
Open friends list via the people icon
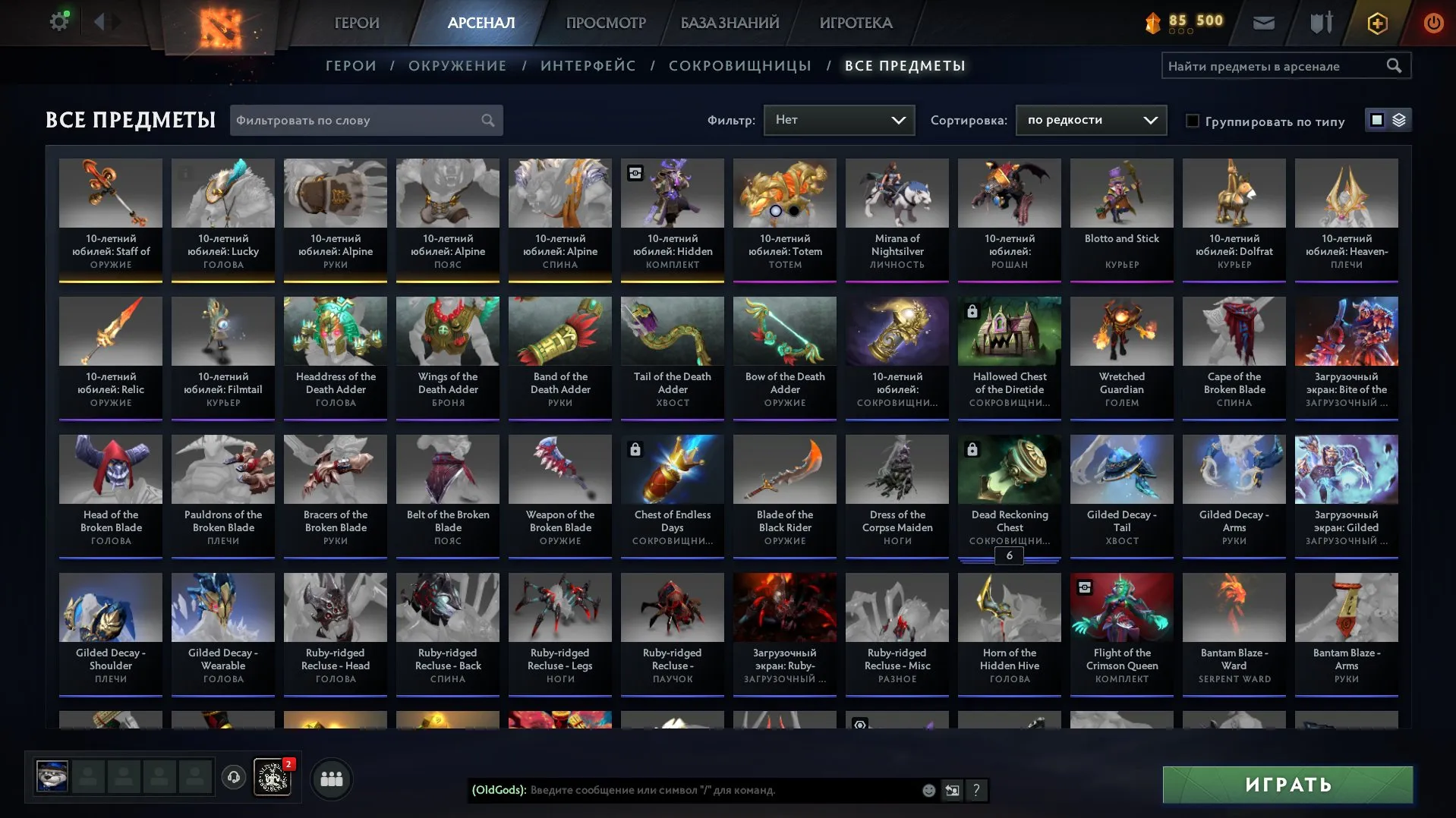coord(331,778)
